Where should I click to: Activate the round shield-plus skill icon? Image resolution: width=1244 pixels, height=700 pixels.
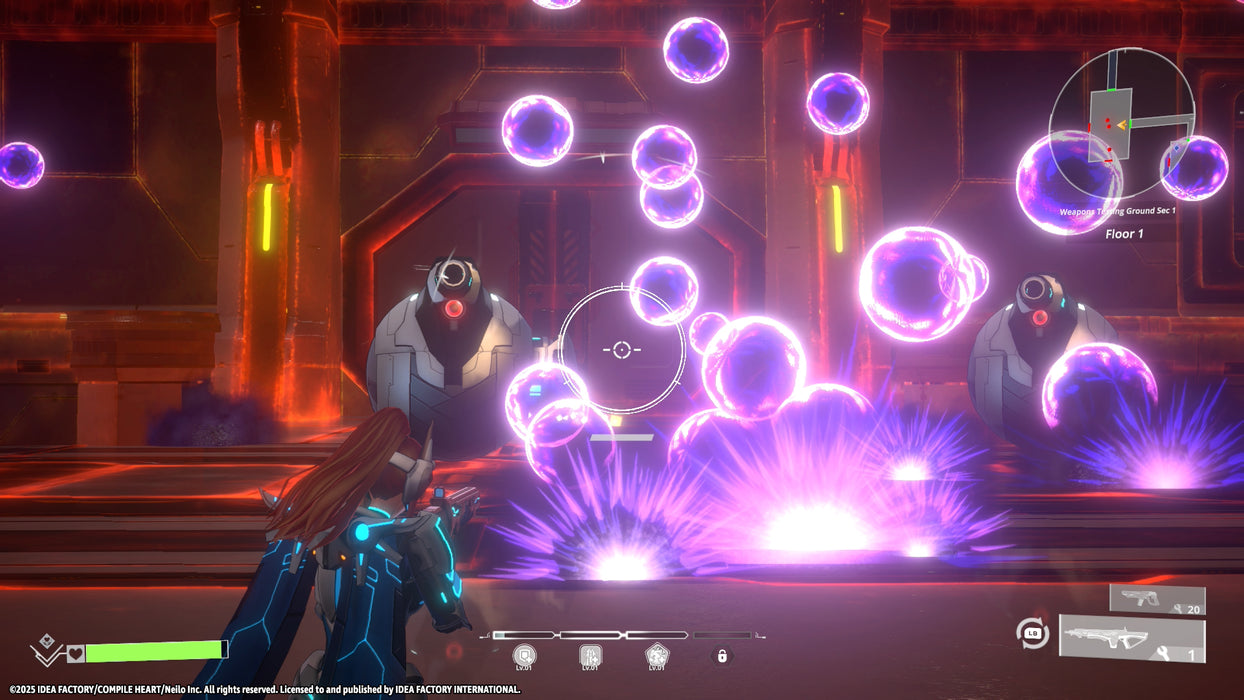click(x=524, y=656)
